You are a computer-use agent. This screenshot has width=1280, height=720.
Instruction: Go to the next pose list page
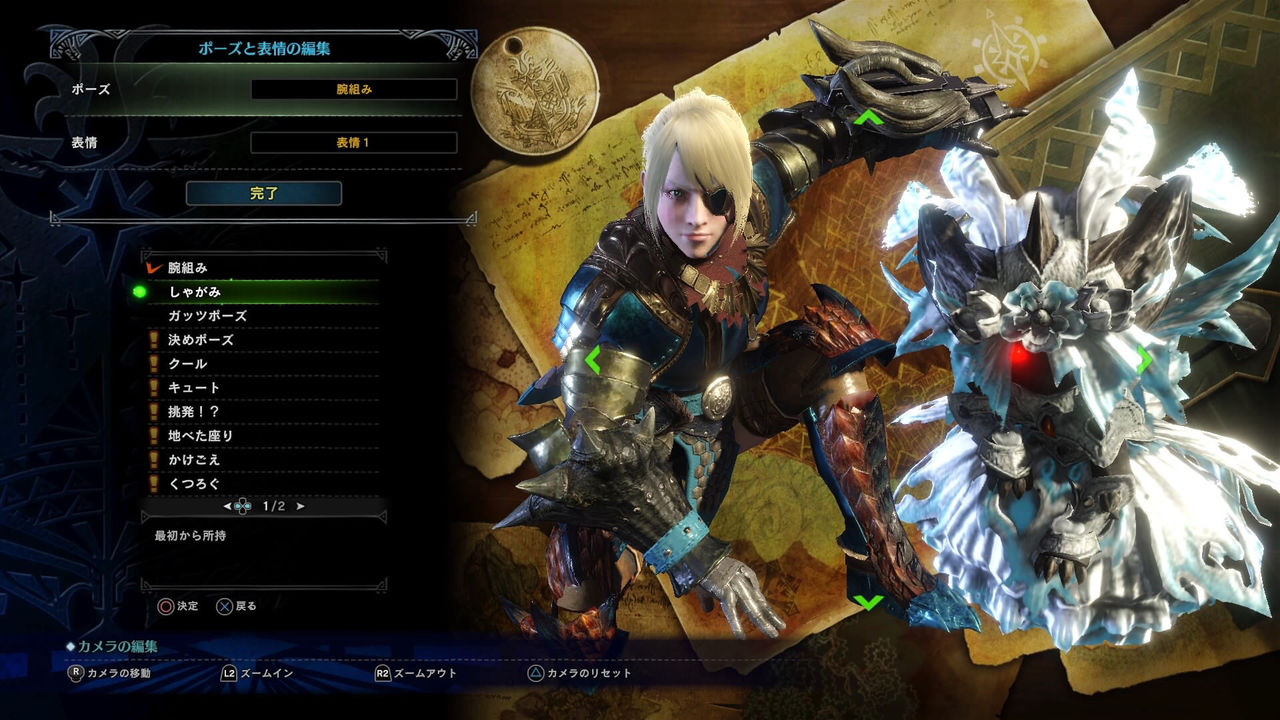(301, 506)
